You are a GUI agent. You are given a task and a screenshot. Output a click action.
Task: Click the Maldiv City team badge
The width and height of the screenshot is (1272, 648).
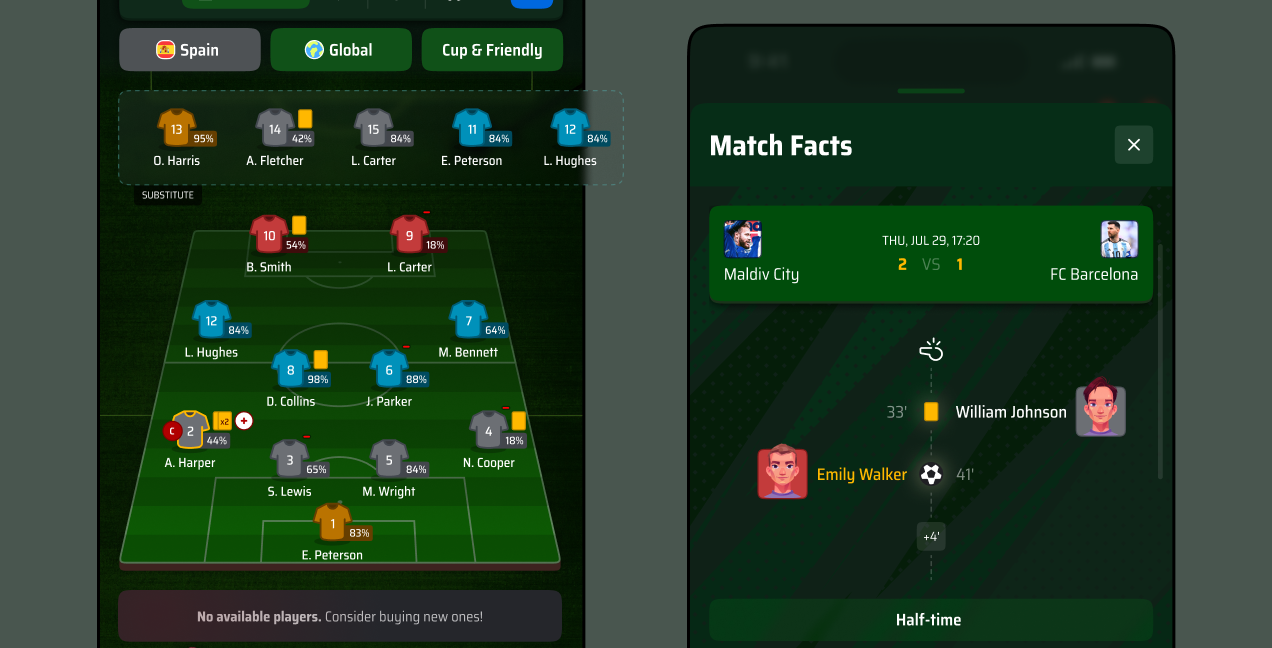[x=742, y=240]
